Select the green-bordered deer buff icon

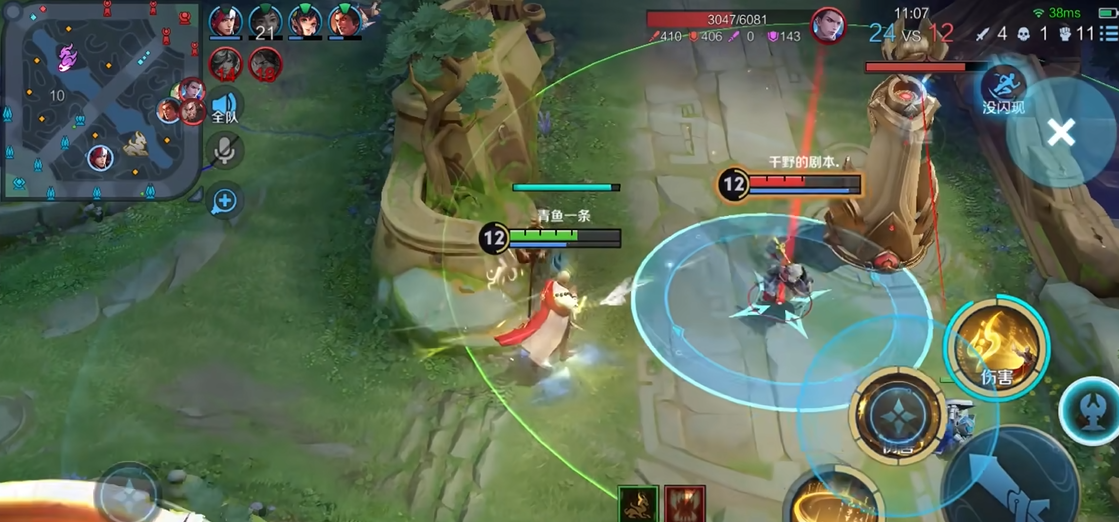638,504
